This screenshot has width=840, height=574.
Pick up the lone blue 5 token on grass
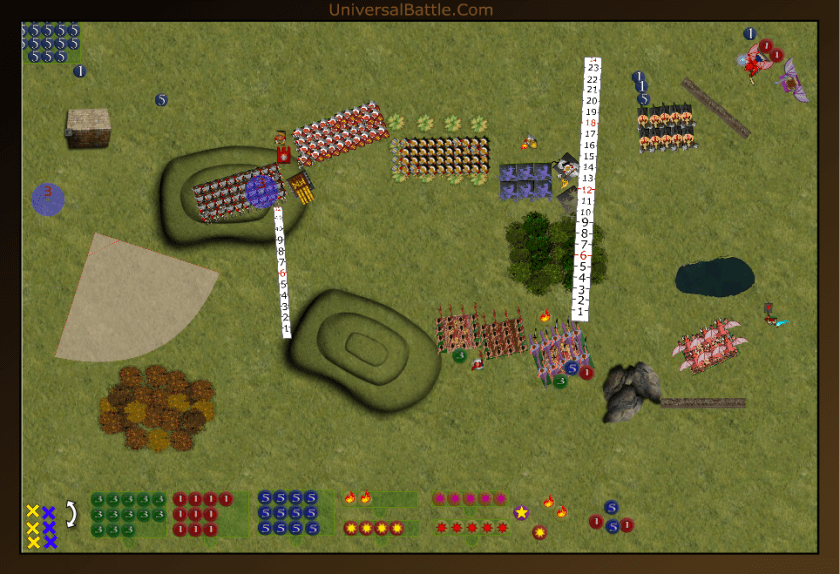pos(161,100)
